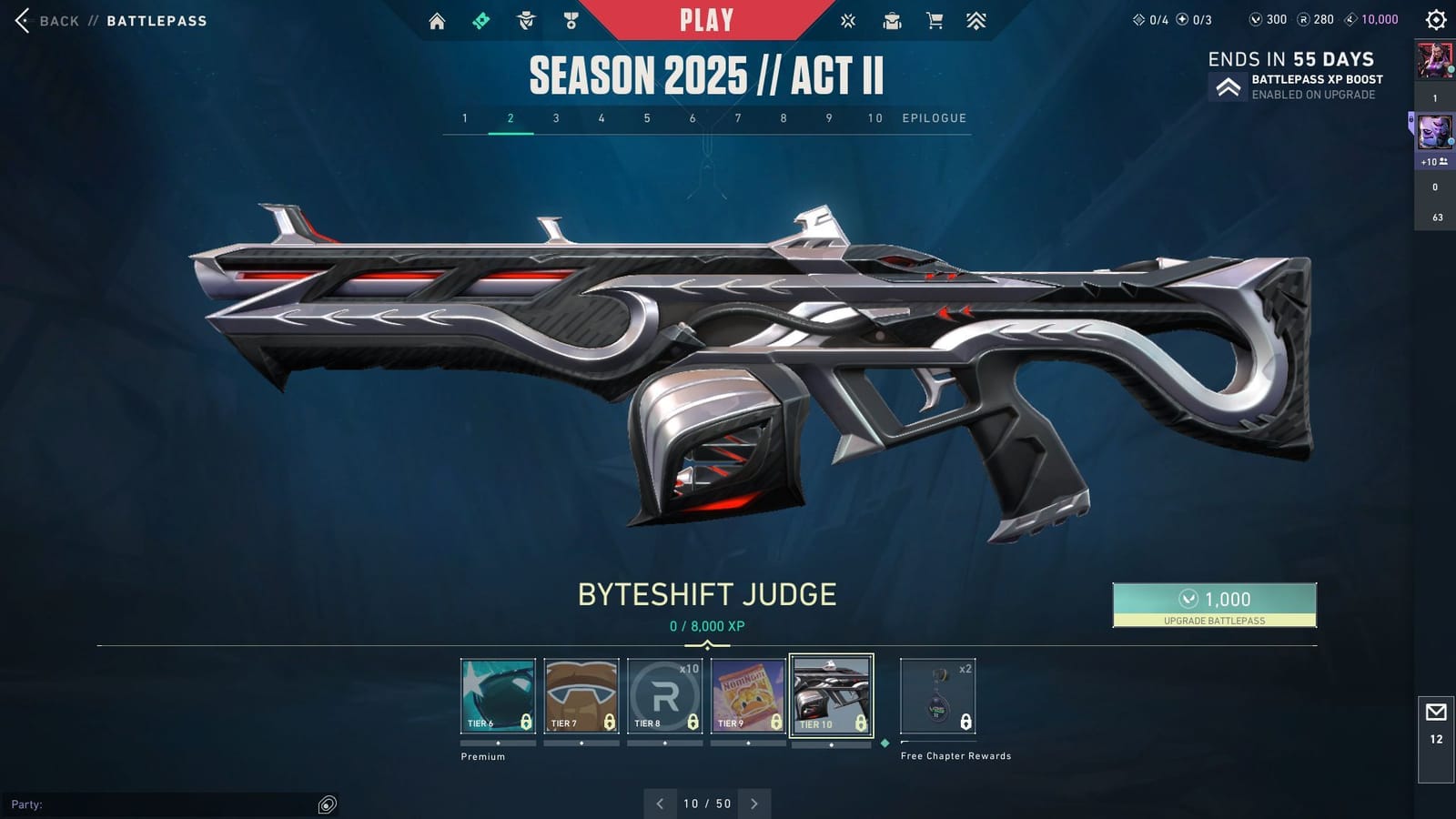Open Career stats using the medal icon

click(x=571, y=20)
